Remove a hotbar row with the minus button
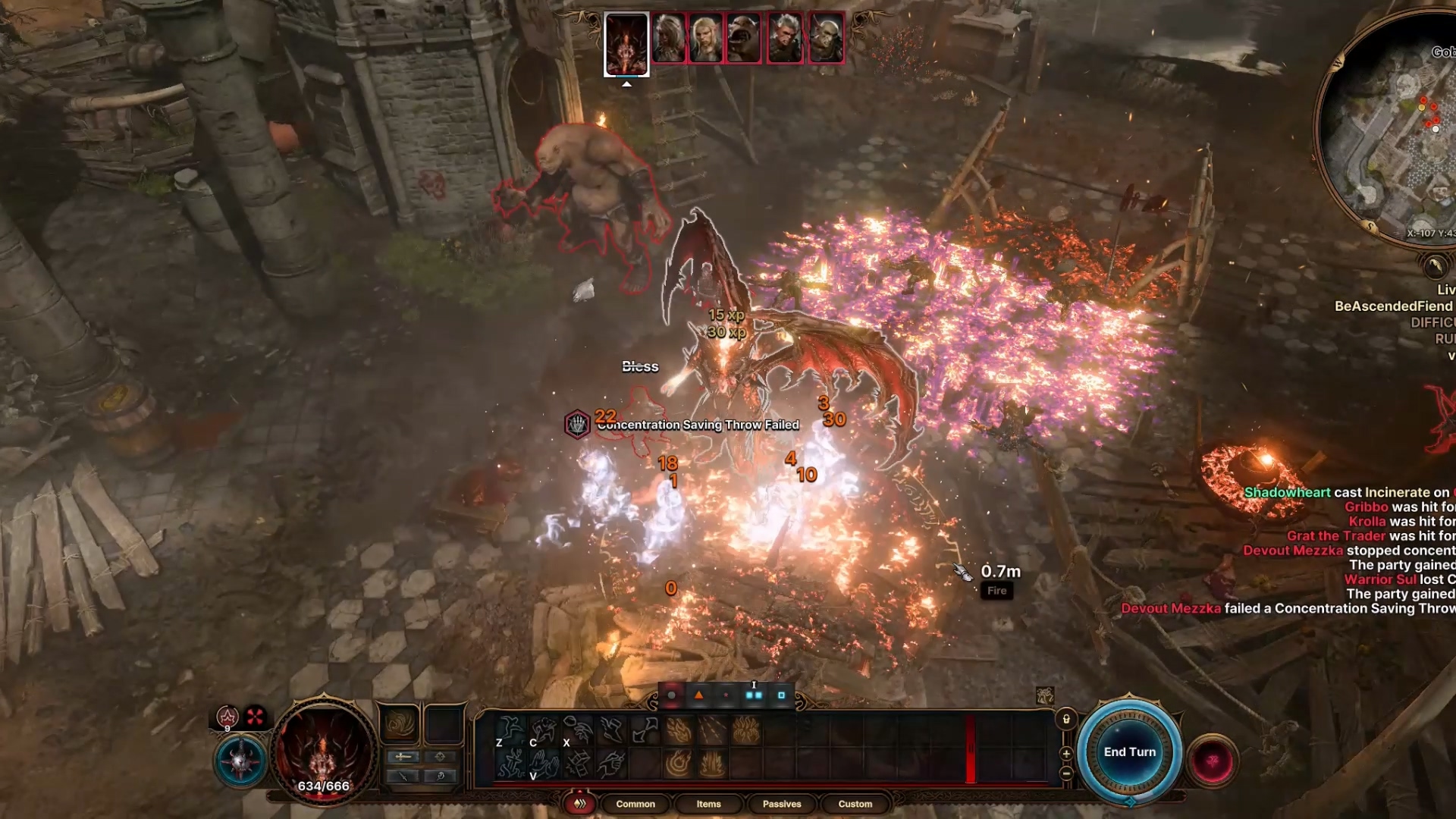The height and width of the screenshot is (819, 1456). point(1066,773)
